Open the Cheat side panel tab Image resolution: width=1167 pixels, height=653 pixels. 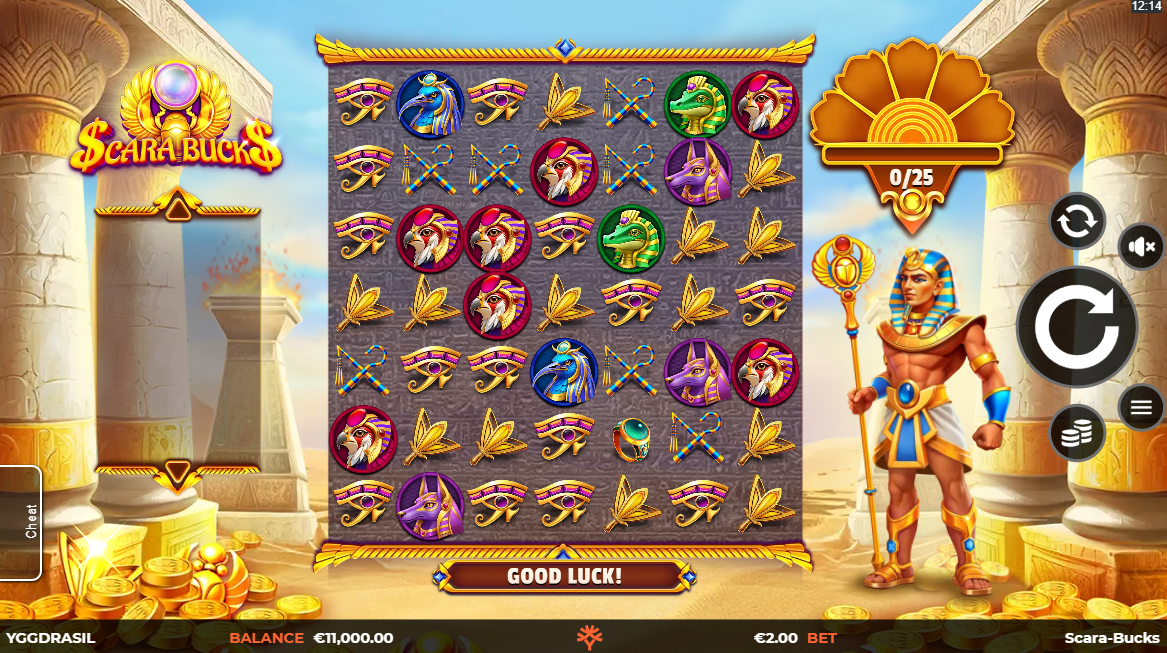pos(21,522)
